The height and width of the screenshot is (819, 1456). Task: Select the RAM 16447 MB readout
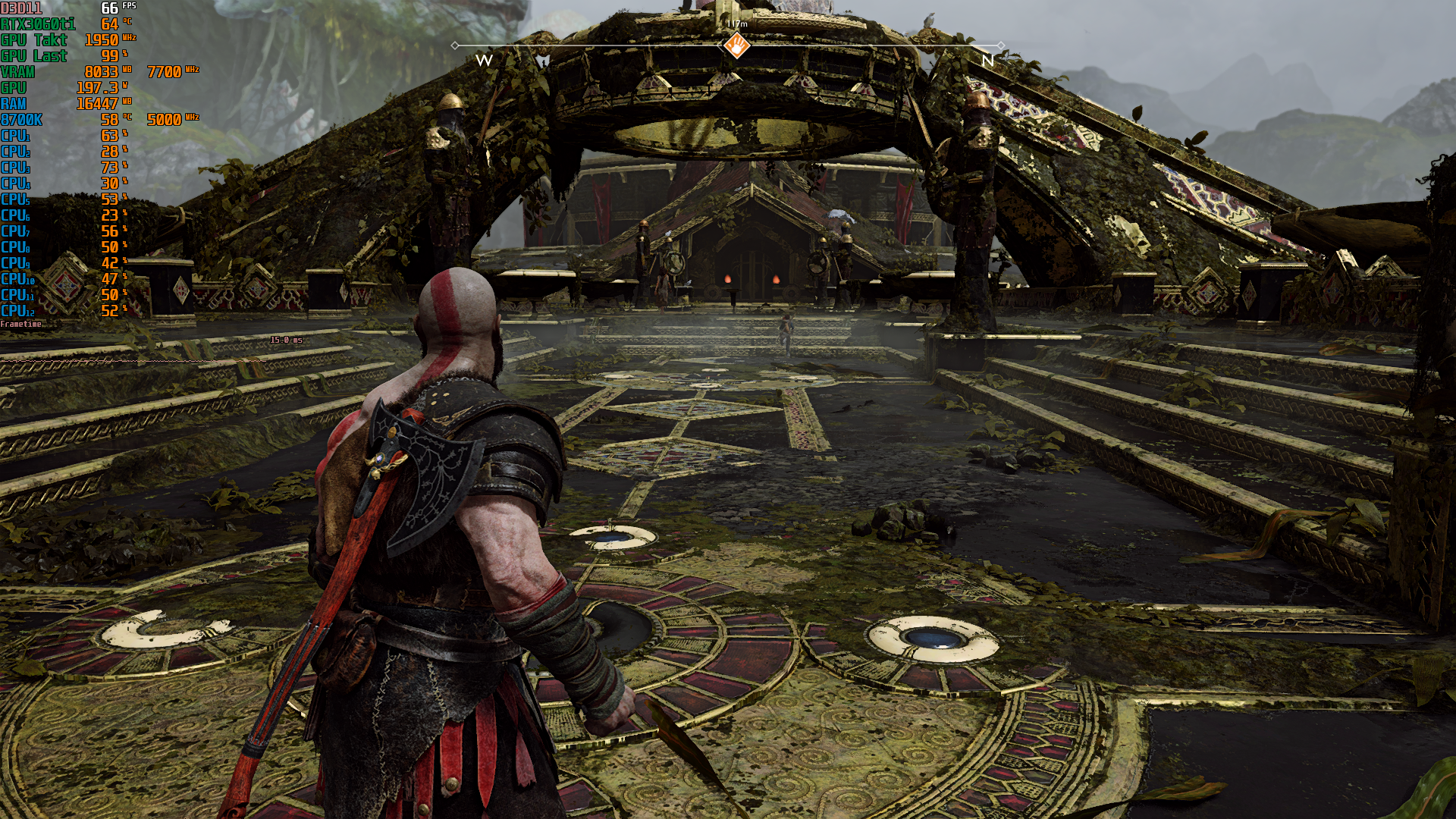[53, 103]
